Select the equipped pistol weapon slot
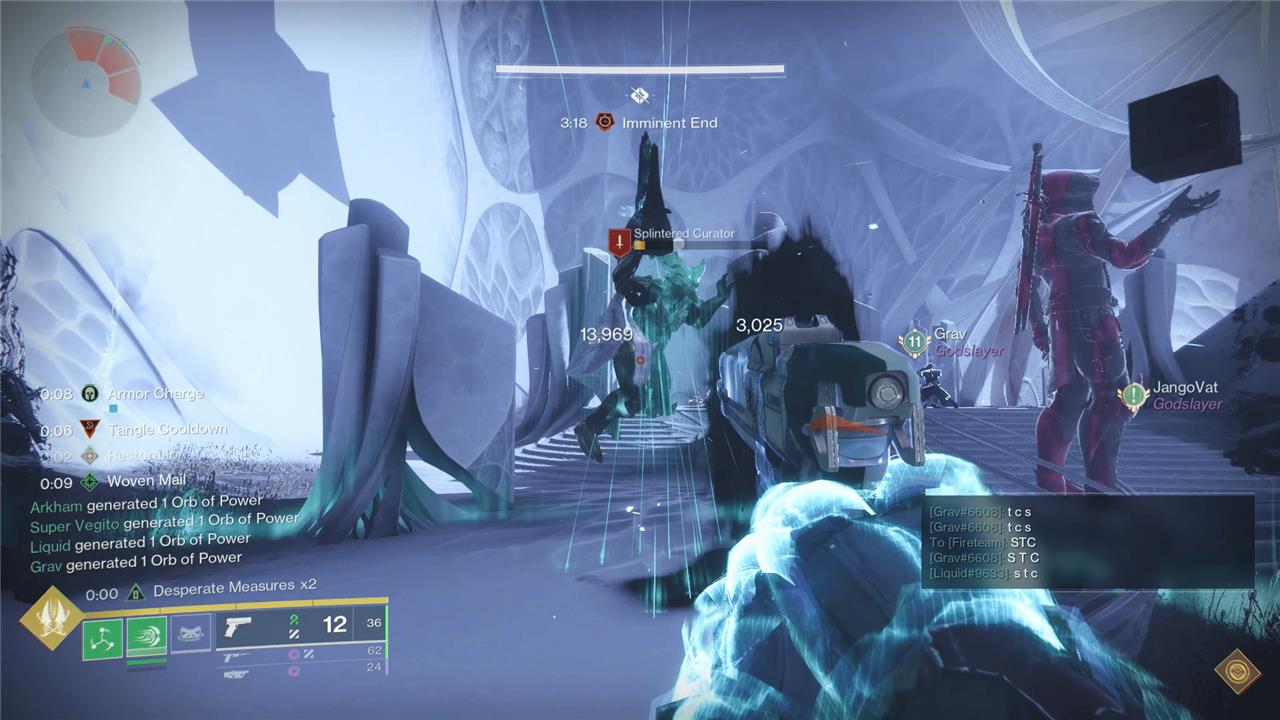The image size is (1280, 720). [237, 627]
